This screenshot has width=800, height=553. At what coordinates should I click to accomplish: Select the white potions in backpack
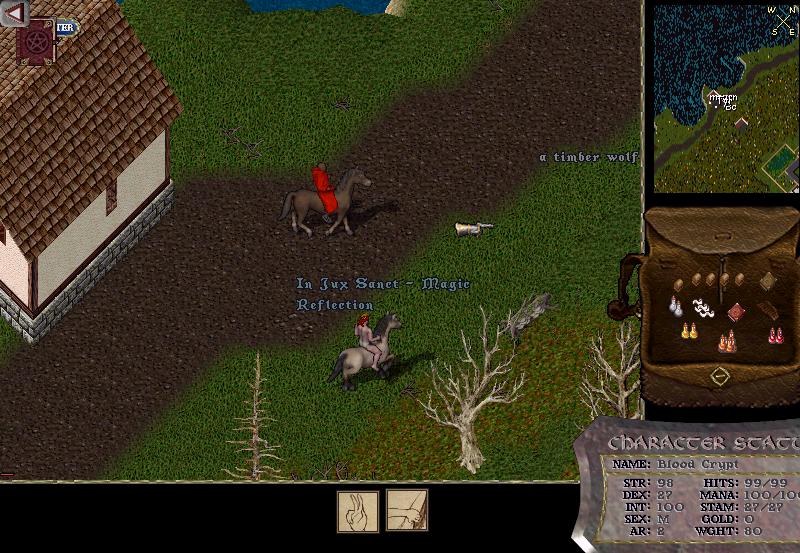[677, 305]
